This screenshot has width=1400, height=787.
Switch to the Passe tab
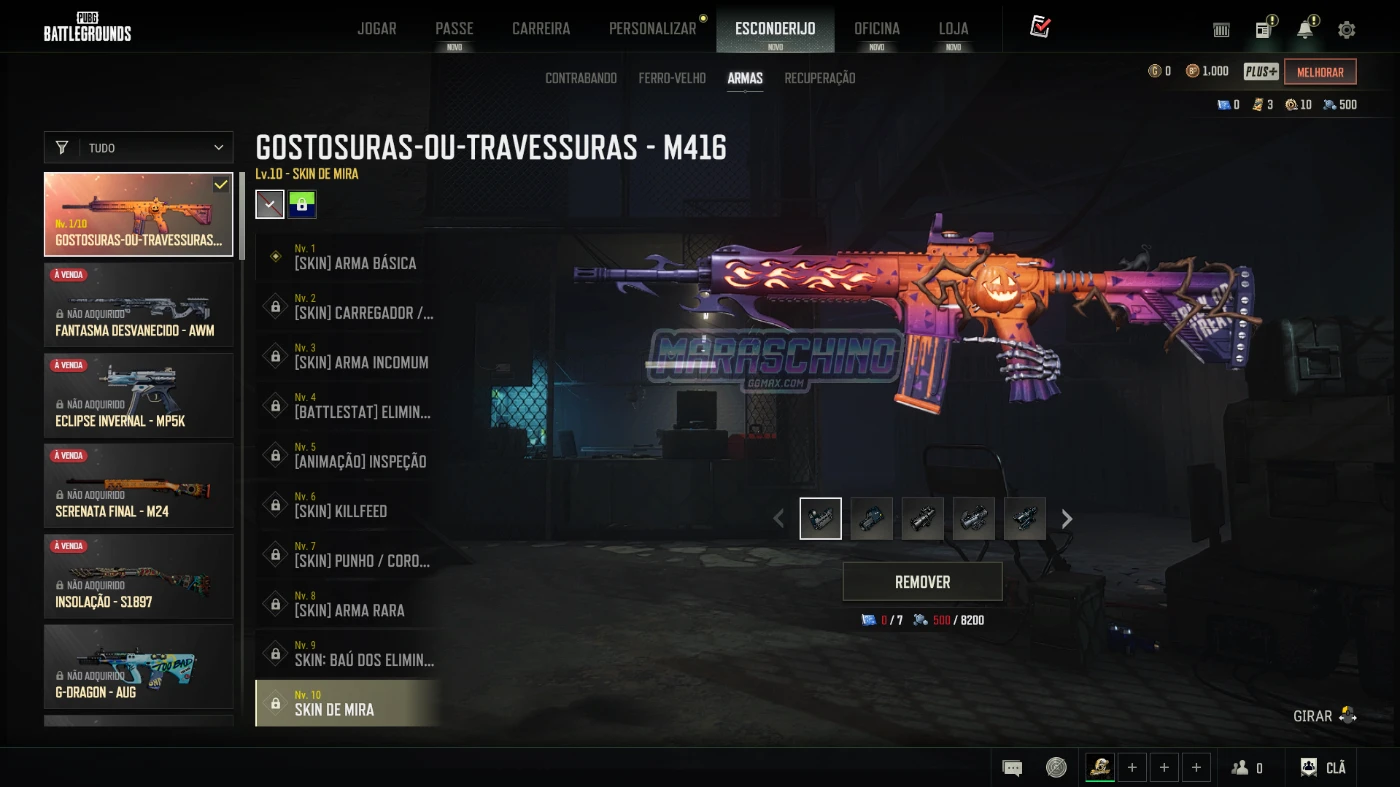point(454,28)
